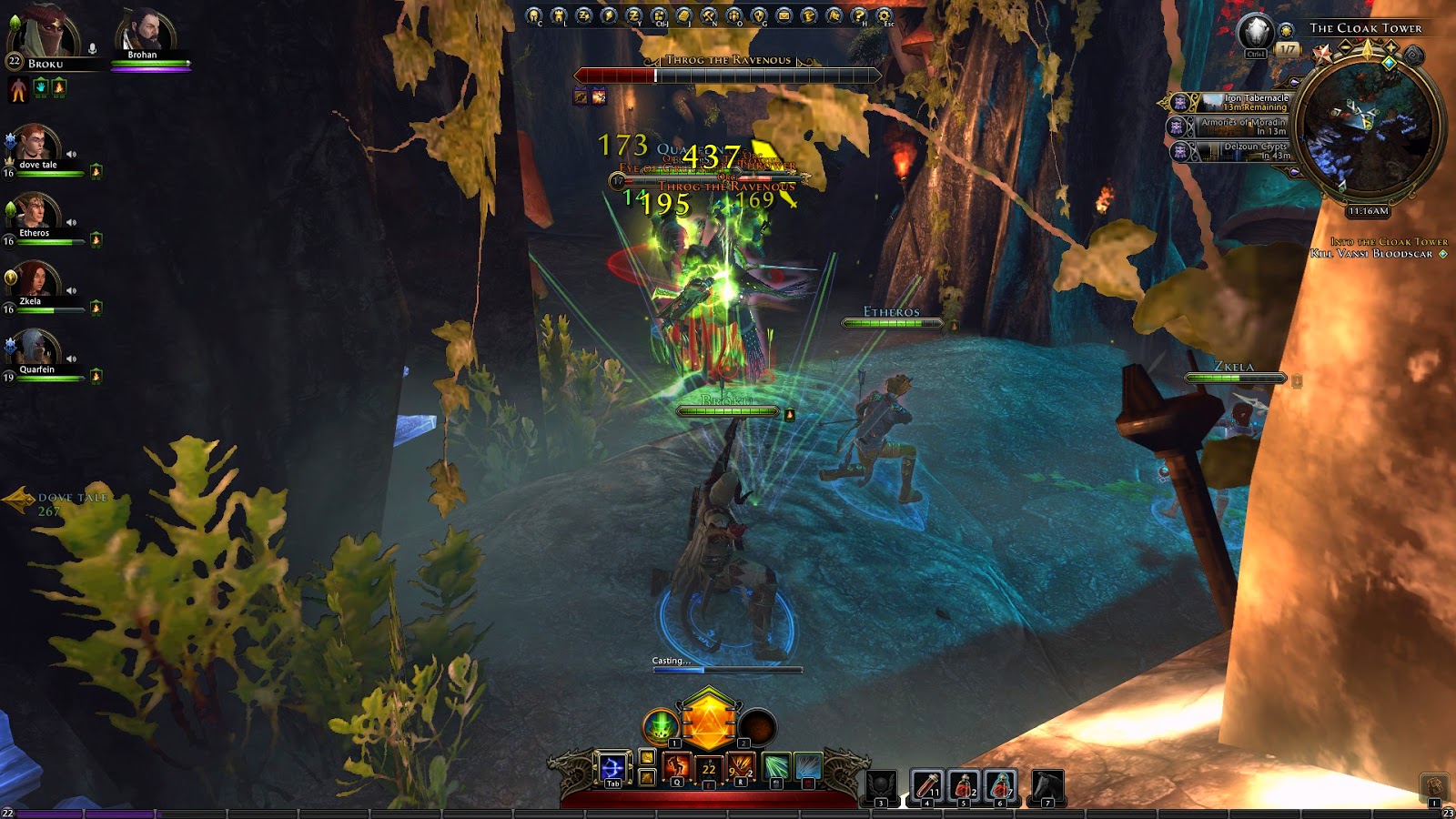Image resolution: width=1456 pixels, height=819 pixels.
Task: Open game settings gear icon
Action: point(884,15)
